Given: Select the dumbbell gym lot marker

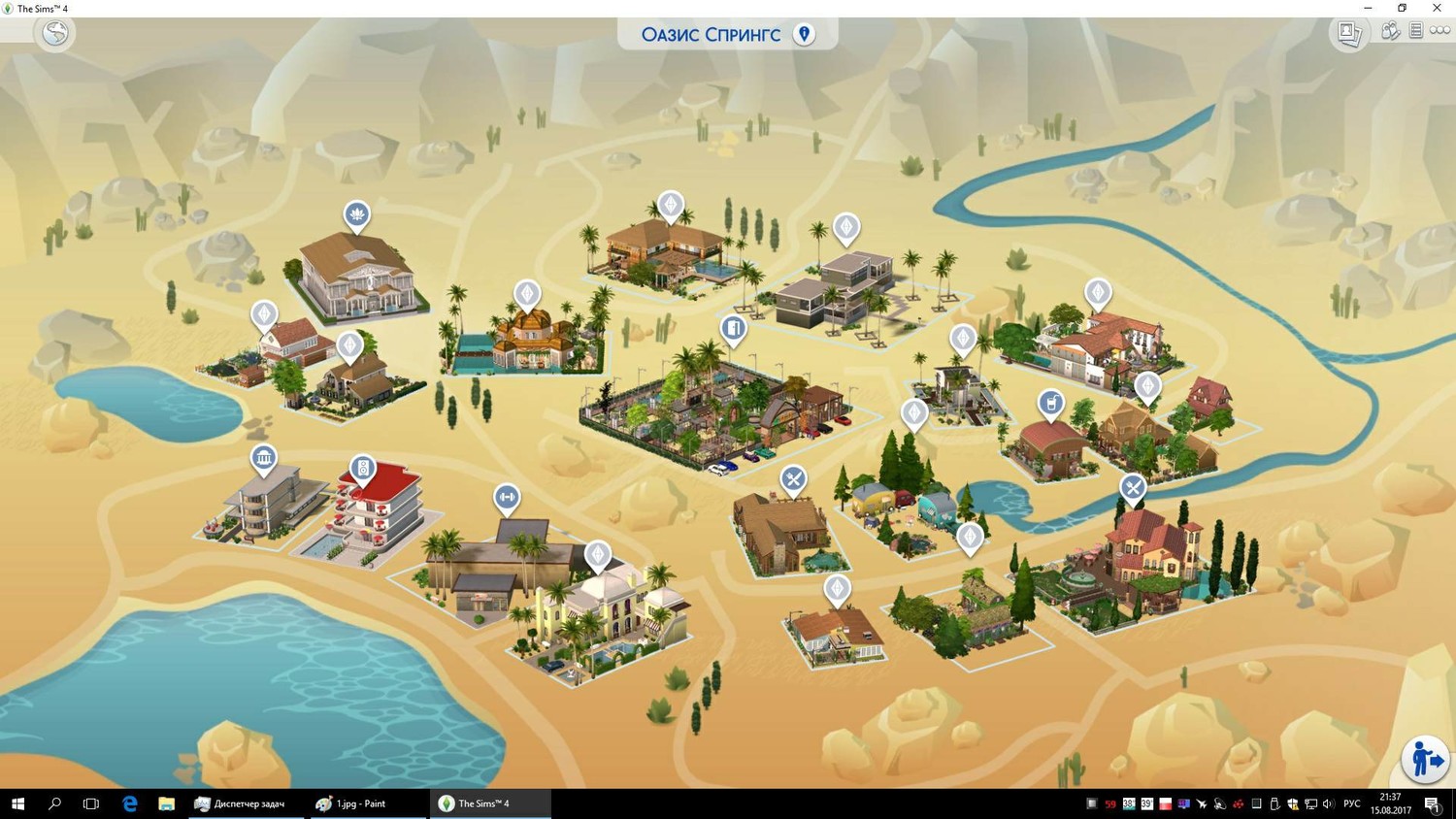Looking at the screenshot, I should click(507, 498).
